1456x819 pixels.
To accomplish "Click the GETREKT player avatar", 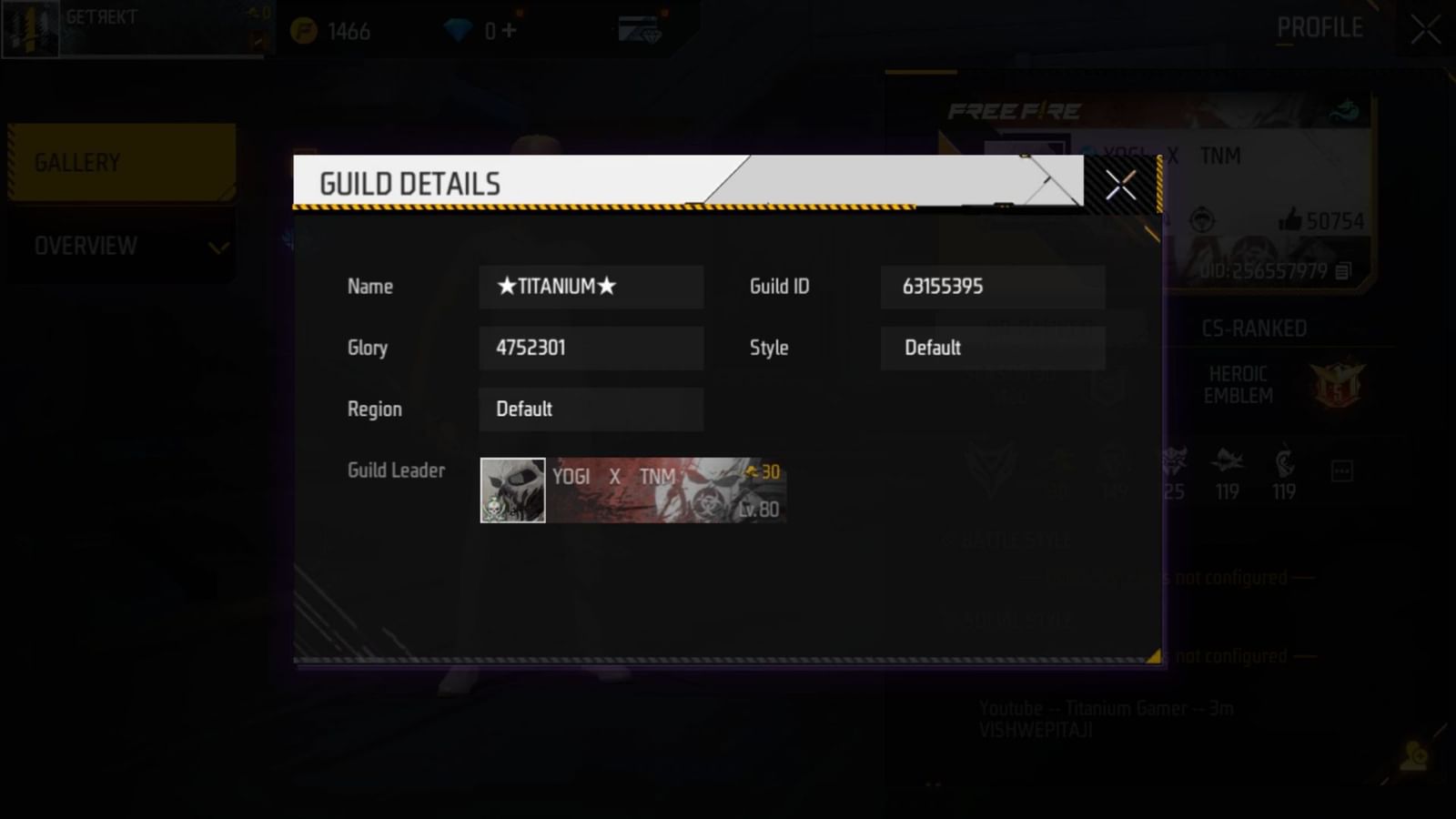I will point(30,27).
